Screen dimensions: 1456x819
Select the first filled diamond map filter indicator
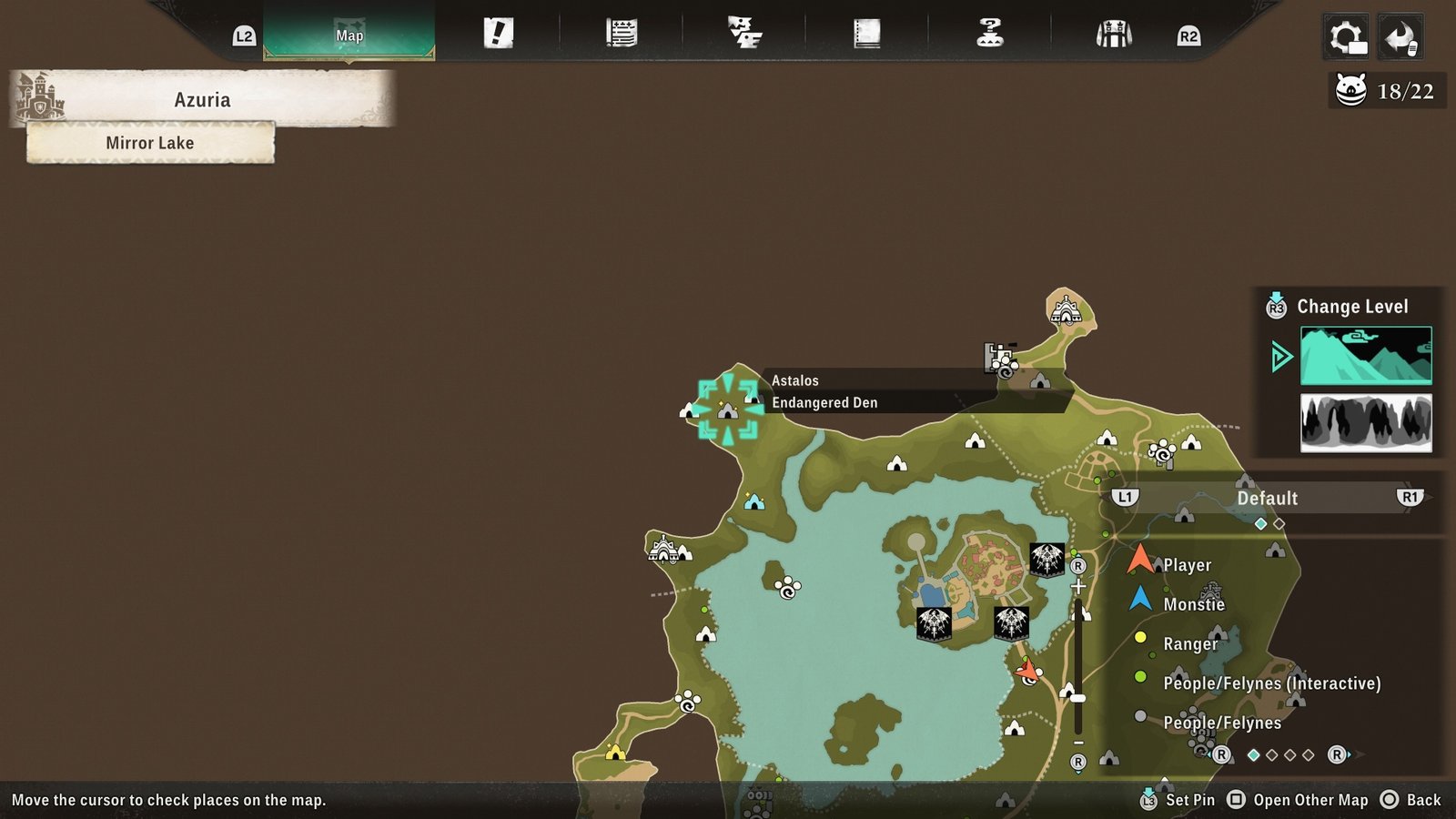(1260, 524)
